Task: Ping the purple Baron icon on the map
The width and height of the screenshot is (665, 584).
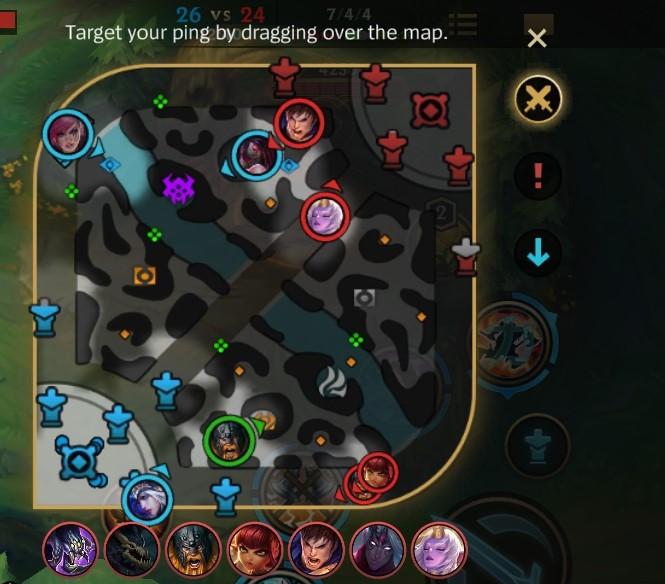Action: pyautogui.click(x=179, y=187)
